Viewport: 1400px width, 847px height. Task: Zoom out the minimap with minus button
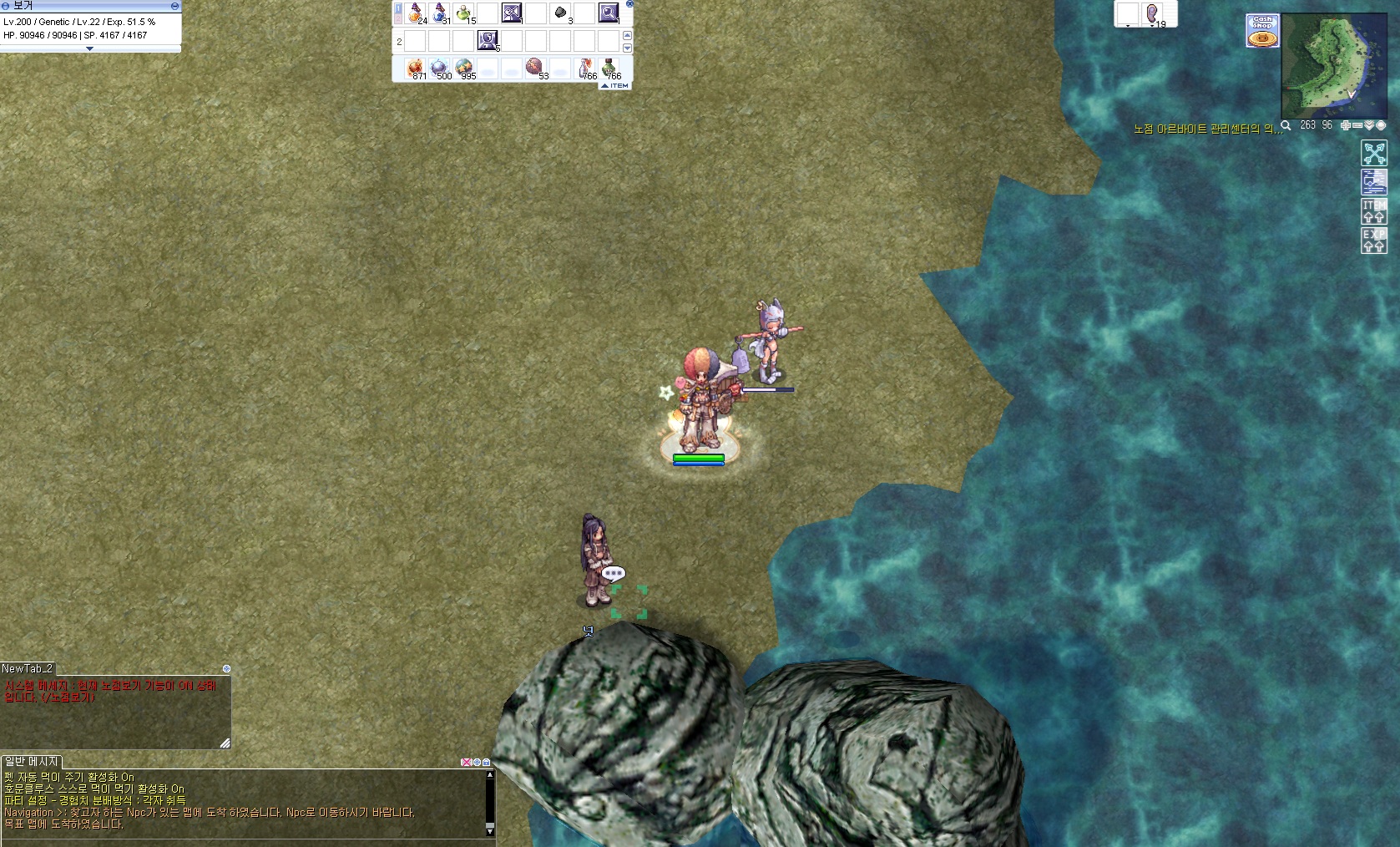pos(1357,125)
